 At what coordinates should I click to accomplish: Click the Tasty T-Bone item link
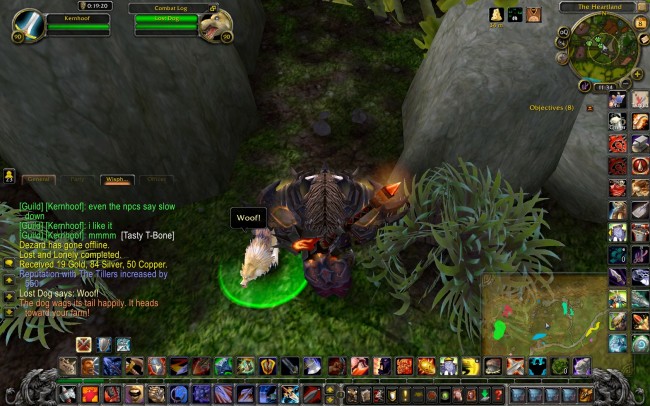click(148, 235)
